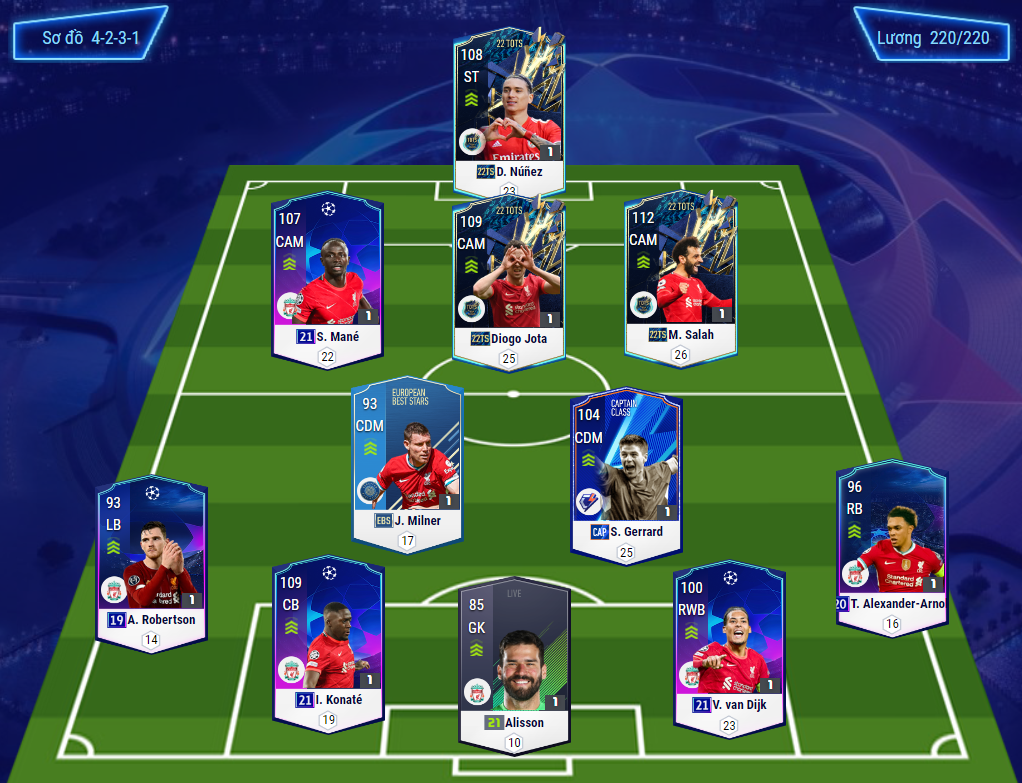Pick the Alisson goalkeeper card
This screenshot has width=1022, height=783.
click(514, 655)
